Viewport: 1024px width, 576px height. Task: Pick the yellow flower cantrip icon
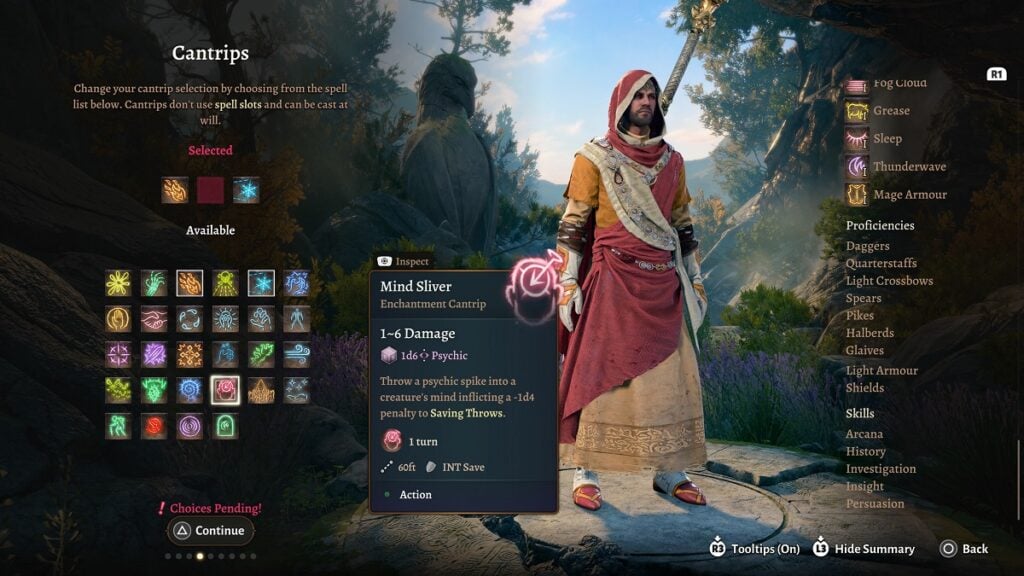tap(118, 283)
